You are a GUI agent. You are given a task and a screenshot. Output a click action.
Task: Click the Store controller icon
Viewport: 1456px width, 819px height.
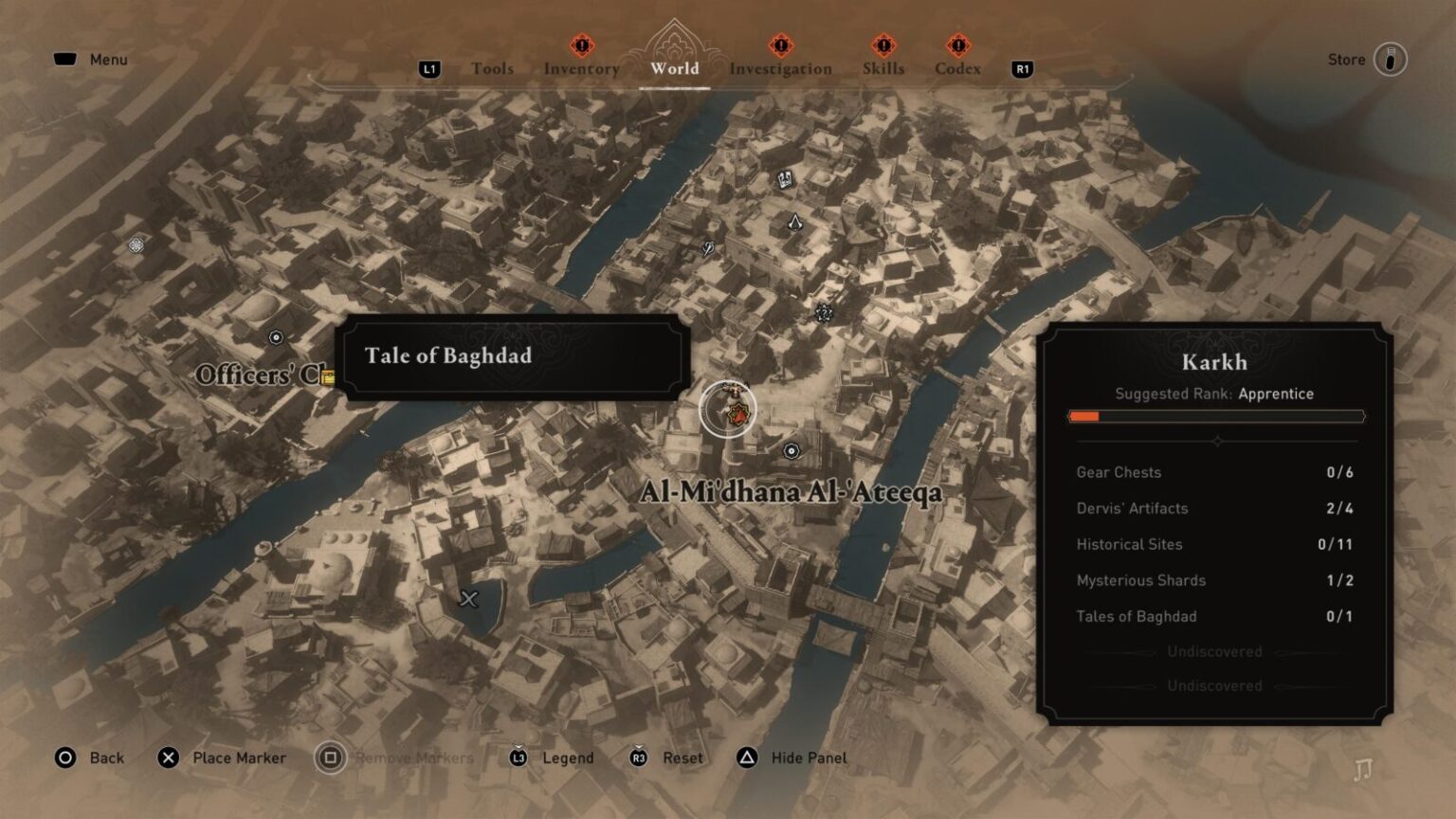[1390, 59]
